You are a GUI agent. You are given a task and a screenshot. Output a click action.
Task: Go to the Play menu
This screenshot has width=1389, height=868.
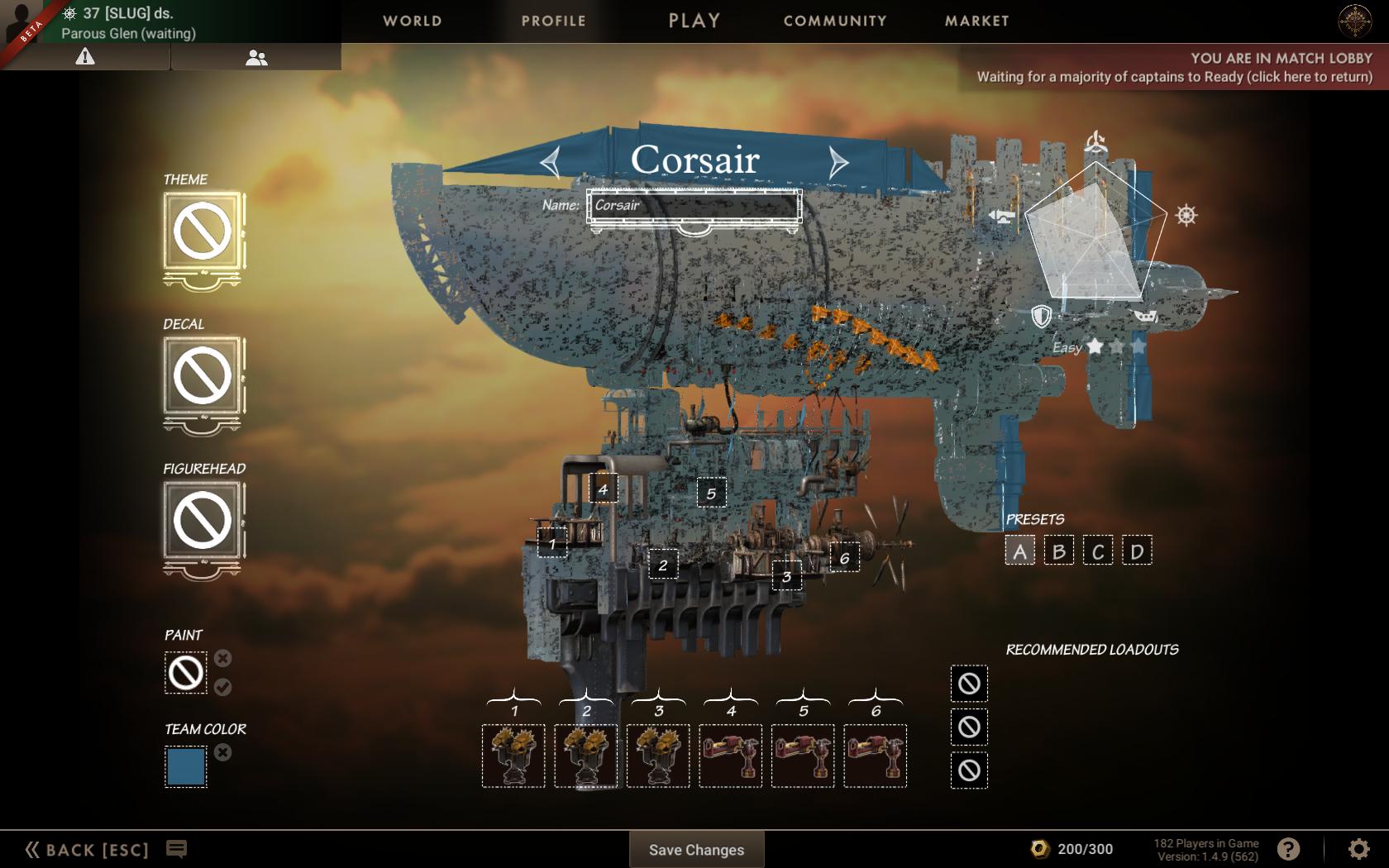(x=694, y=21)
